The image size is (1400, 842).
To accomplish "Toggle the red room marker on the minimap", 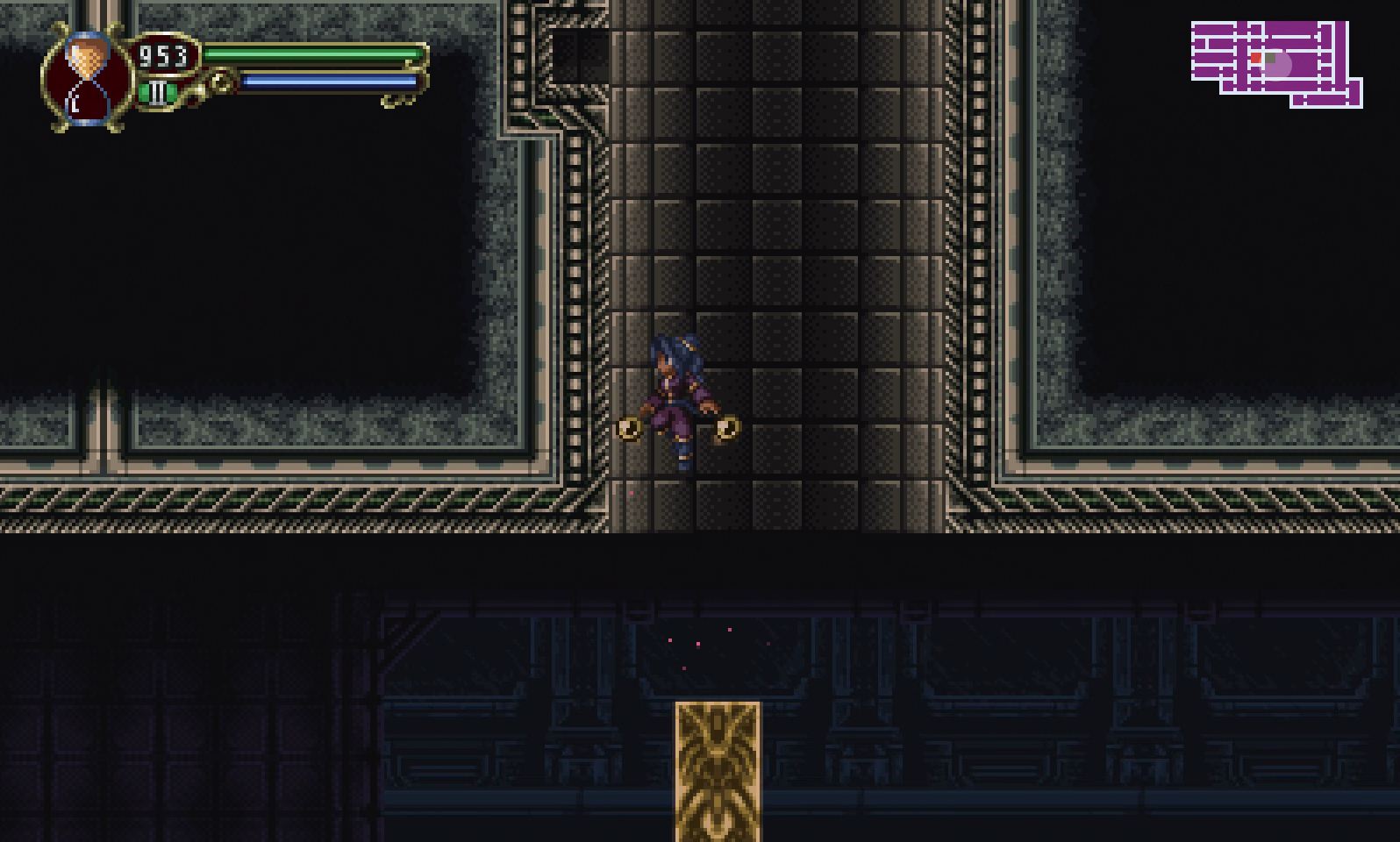I will [1256, 57].
